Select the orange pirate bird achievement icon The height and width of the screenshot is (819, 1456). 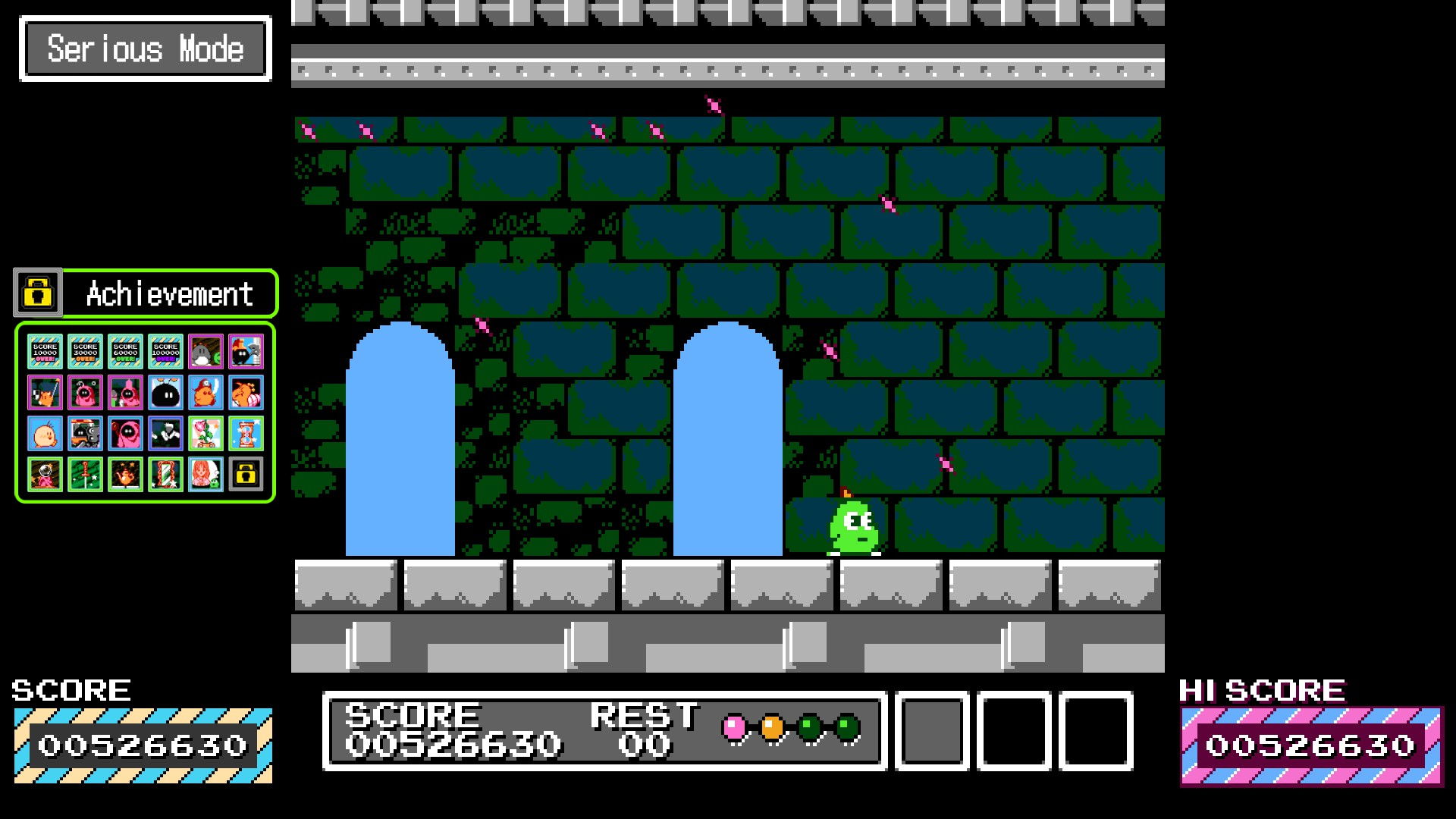tap(206, 393)
